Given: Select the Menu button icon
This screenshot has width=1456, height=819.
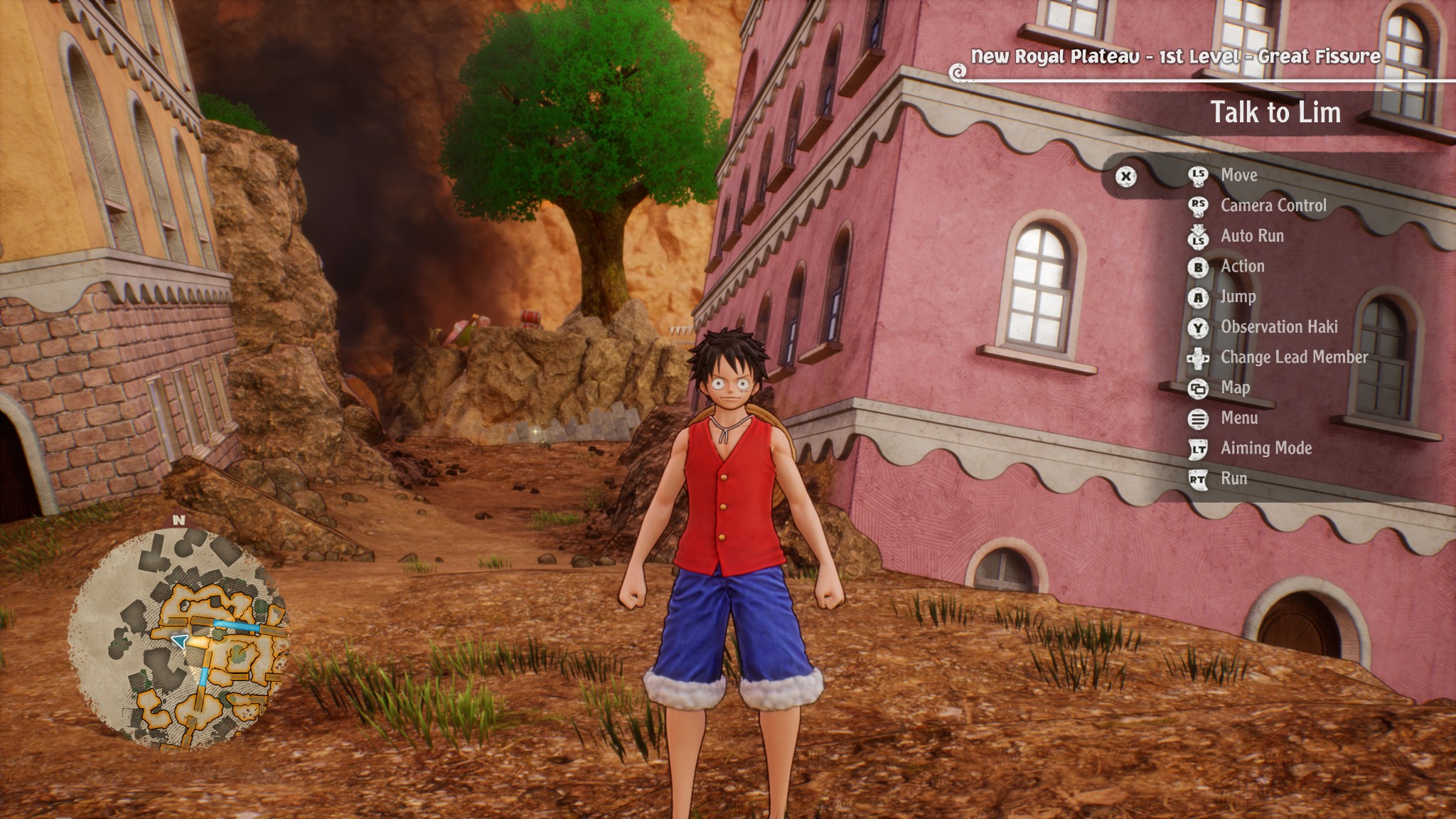Looking at the screenshot, I should point(1199,418).
